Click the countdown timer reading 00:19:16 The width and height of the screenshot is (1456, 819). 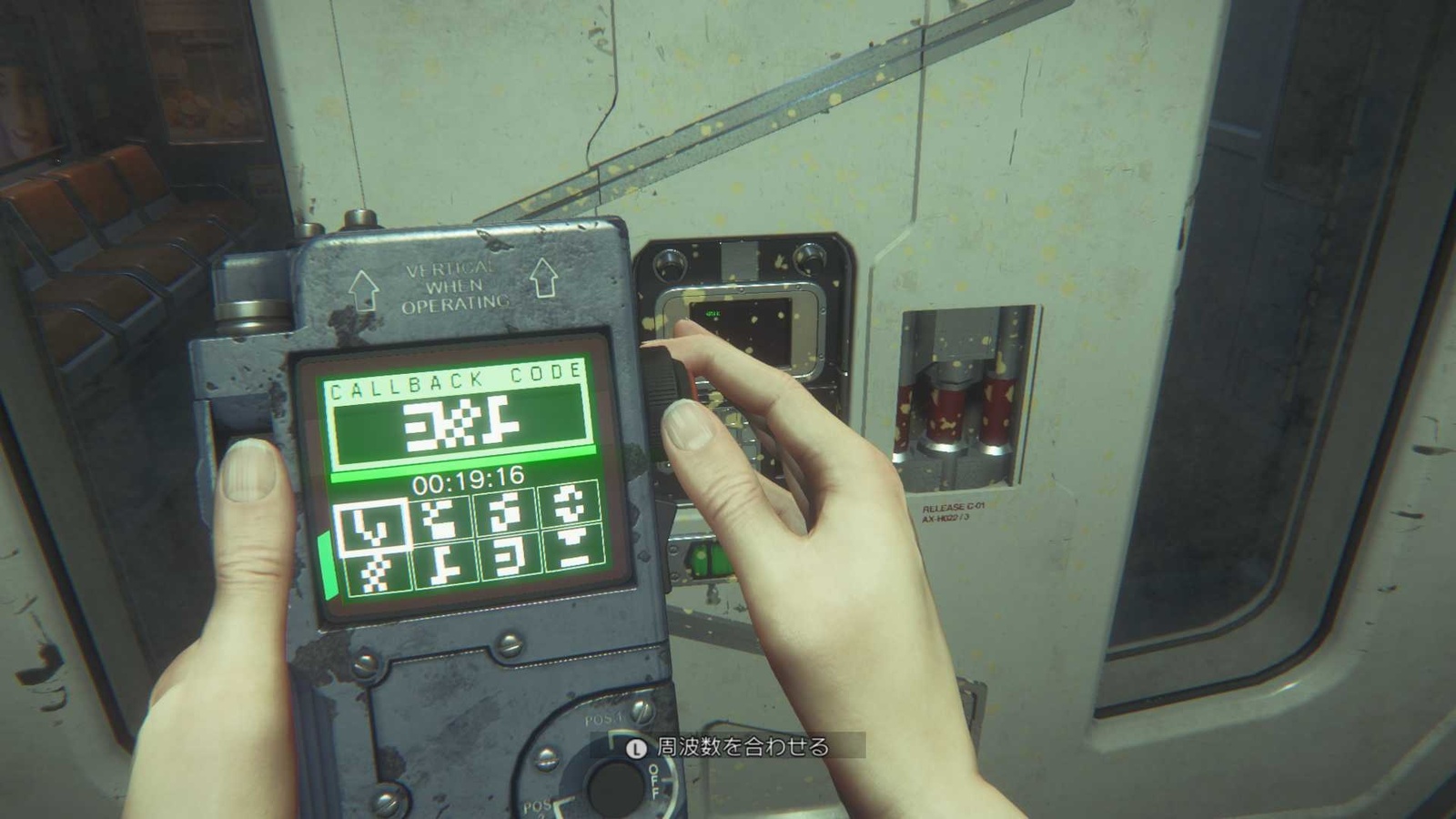click(x=470, y=481)
